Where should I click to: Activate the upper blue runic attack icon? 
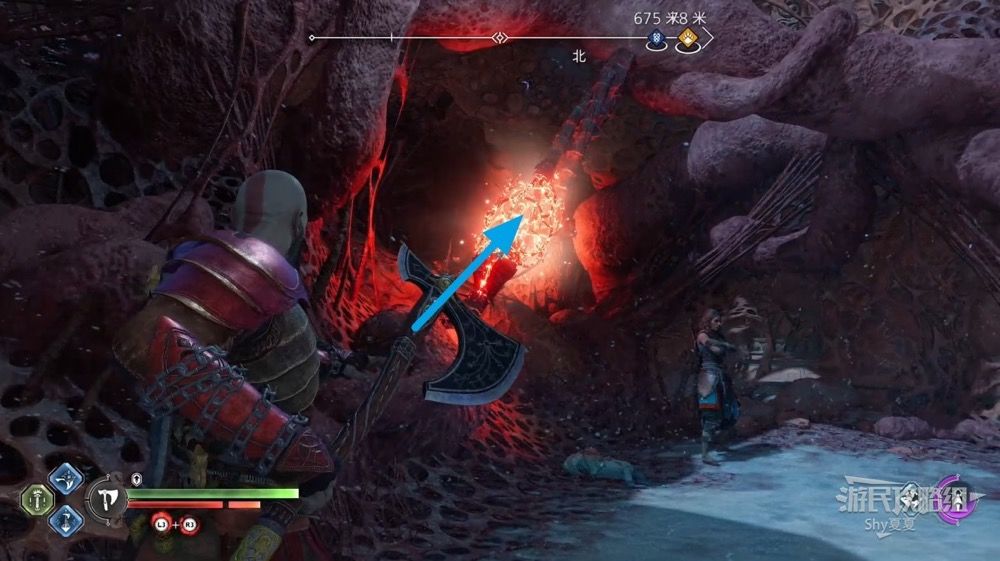(66, 478)
